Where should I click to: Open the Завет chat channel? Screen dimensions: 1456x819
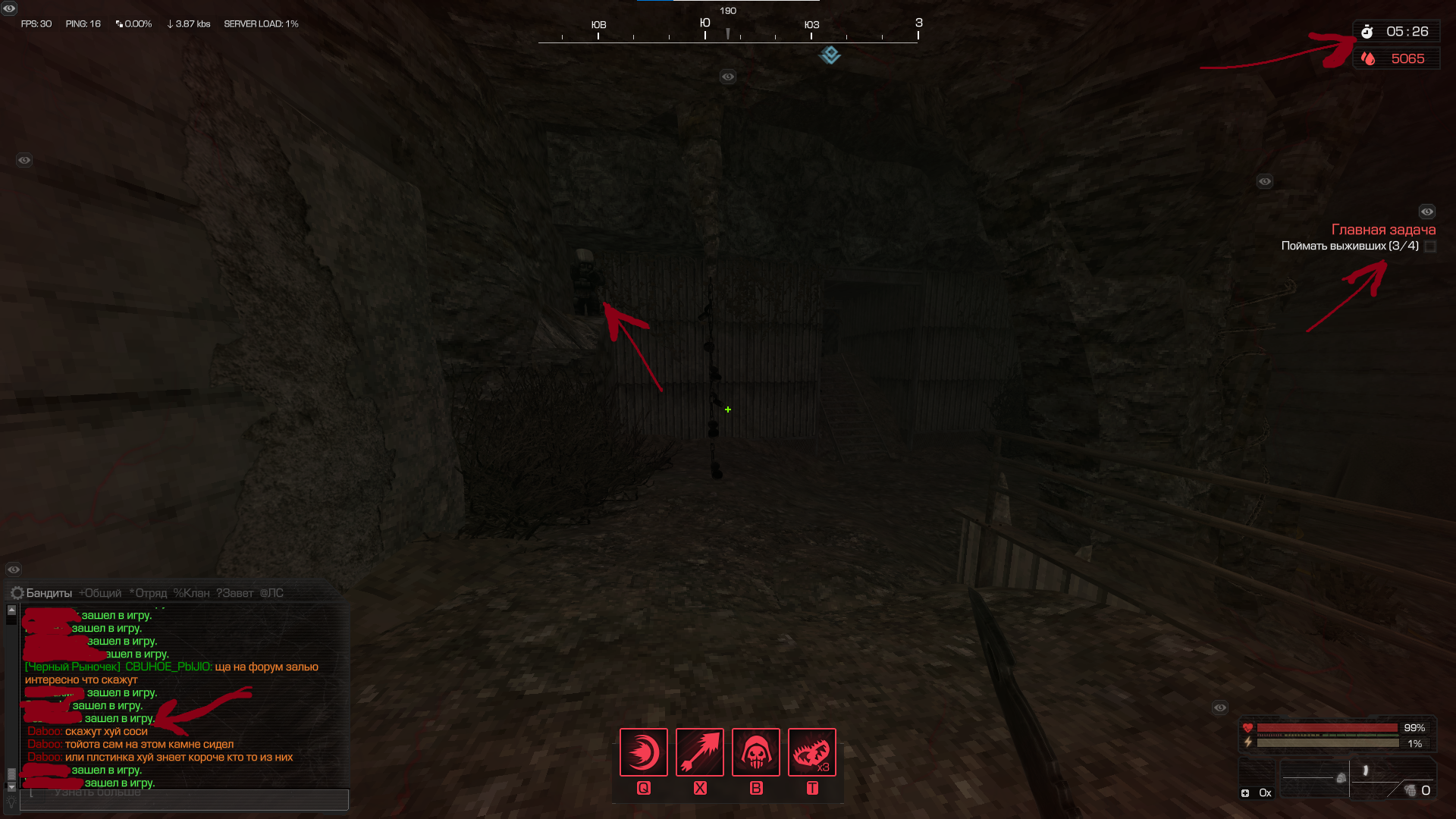click(234, 593)
